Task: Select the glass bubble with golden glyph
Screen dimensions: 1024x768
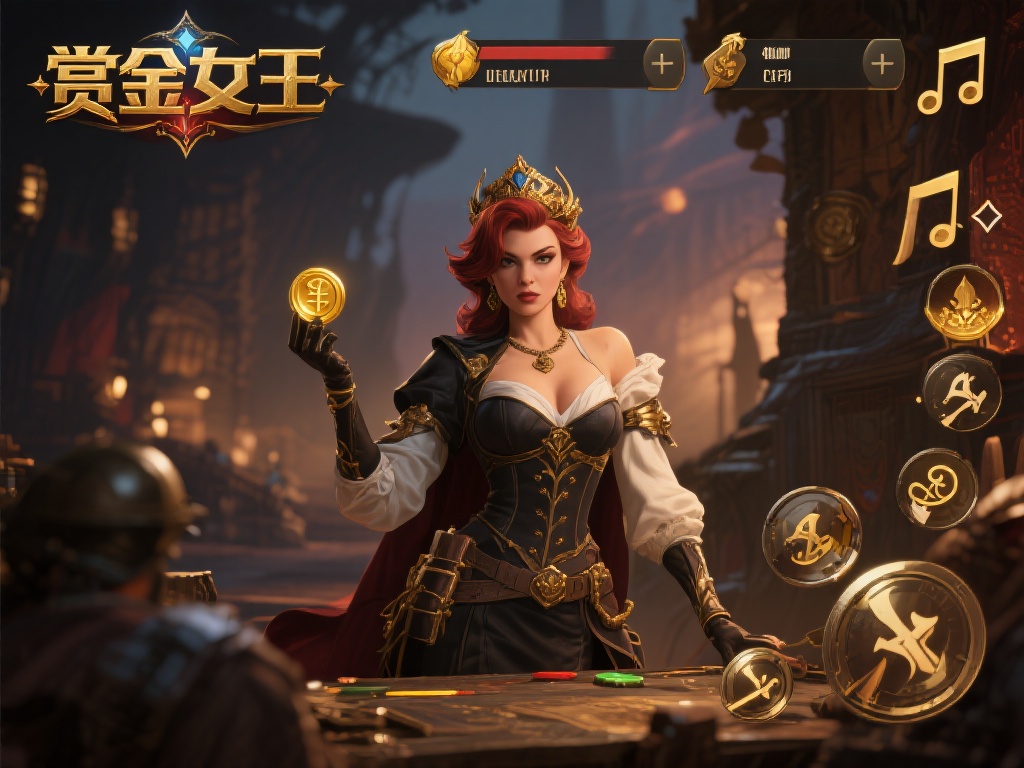Action: (811, 536)
